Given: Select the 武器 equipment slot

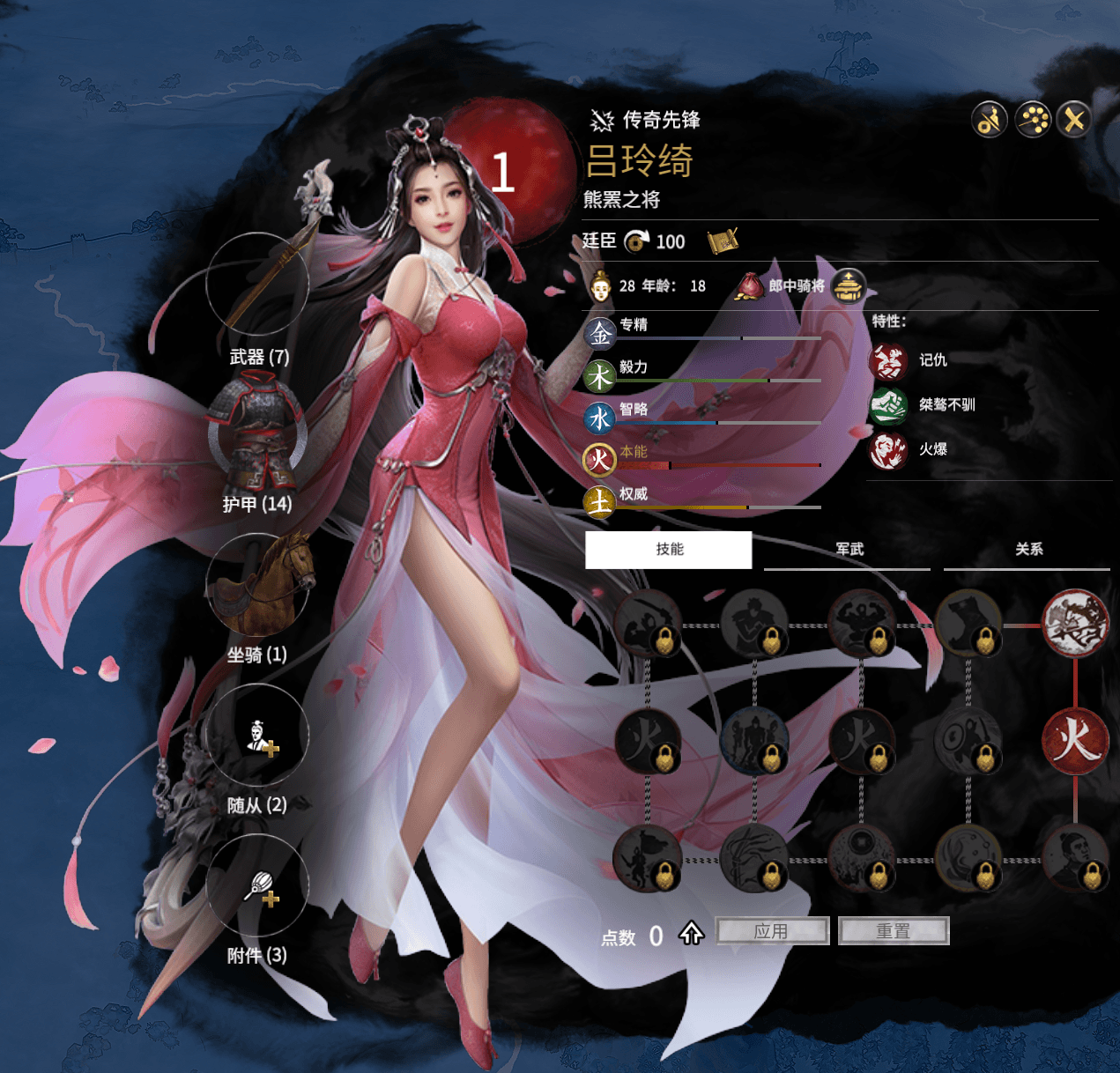Looking at the screenshot, I should point(257,285).
